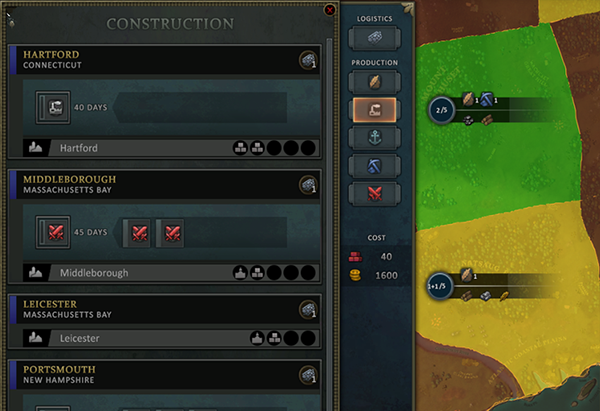Screen dimensions: 600x411
Task: Click the round icon on Hartford's header
Action: pos(308,60)
